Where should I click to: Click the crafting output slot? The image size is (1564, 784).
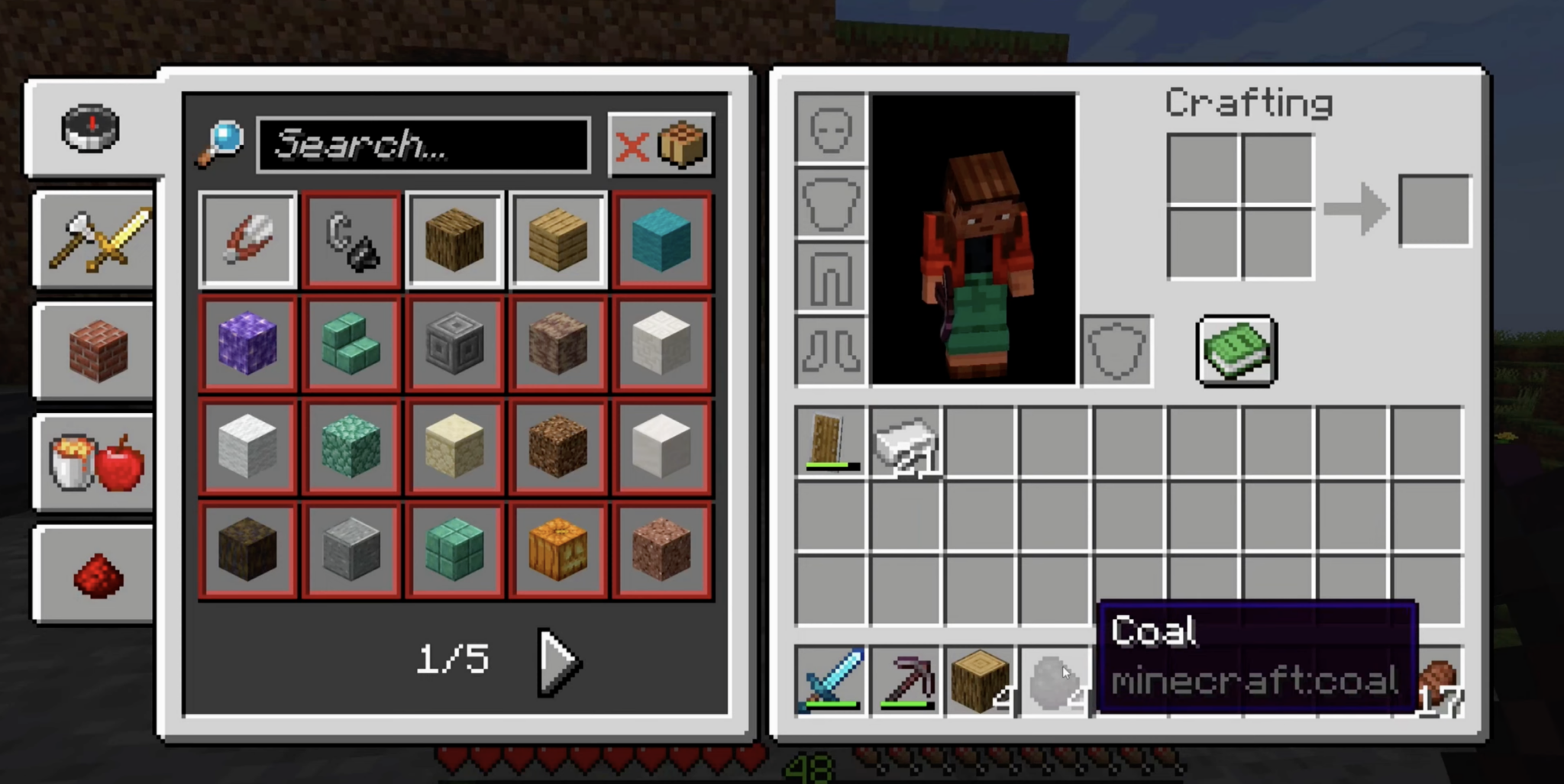[1434, 211]
